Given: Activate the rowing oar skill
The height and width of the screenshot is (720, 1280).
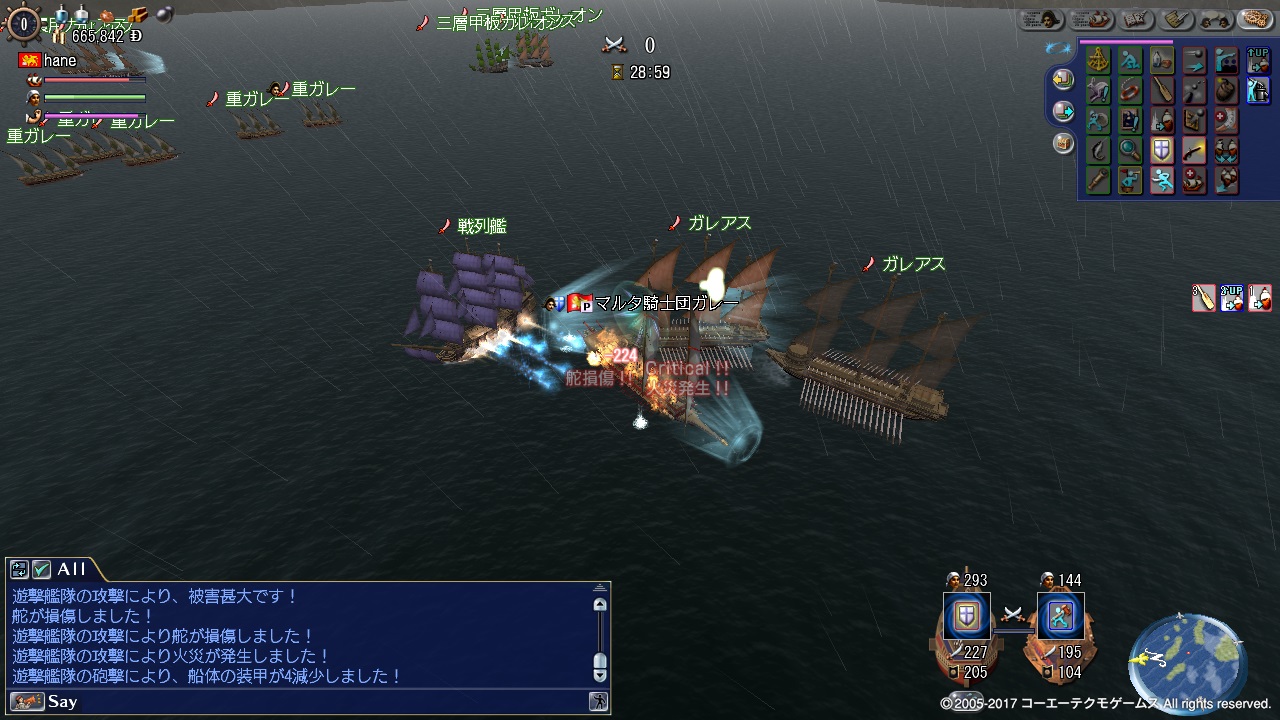Looking at the screenshot, I should (x=1161, y=91).
